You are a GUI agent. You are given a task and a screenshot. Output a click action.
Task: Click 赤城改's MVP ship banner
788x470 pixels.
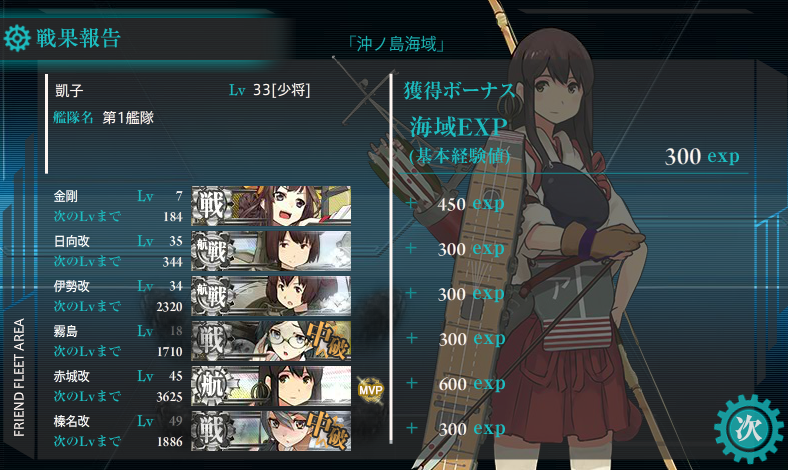click(271, 385)
